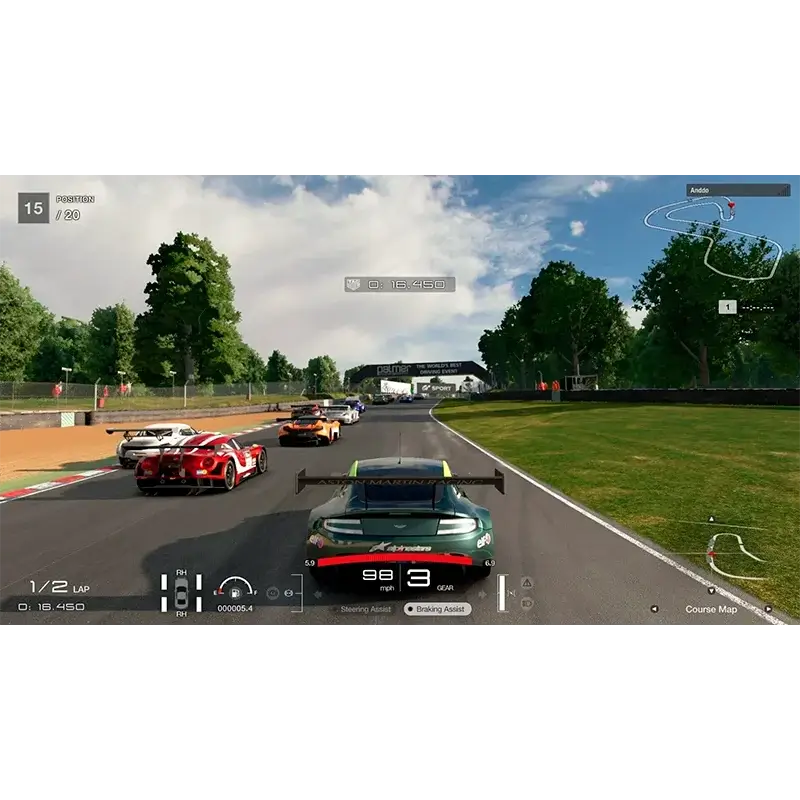Click the left arrow beside Course Map
The image size is (800, 800).
coord(654,609)
